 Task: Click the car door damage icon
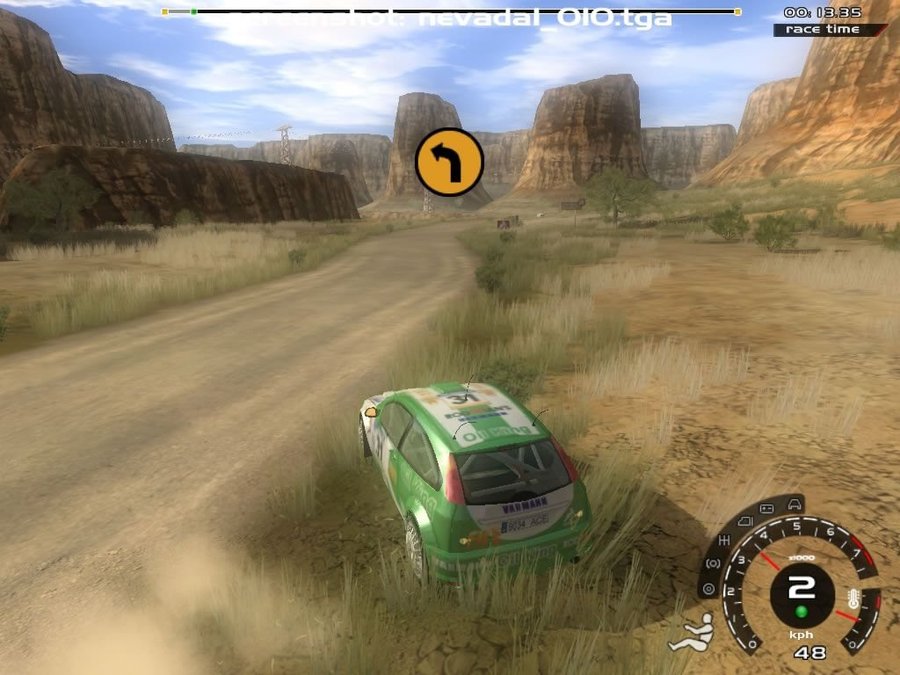(744, 522)
